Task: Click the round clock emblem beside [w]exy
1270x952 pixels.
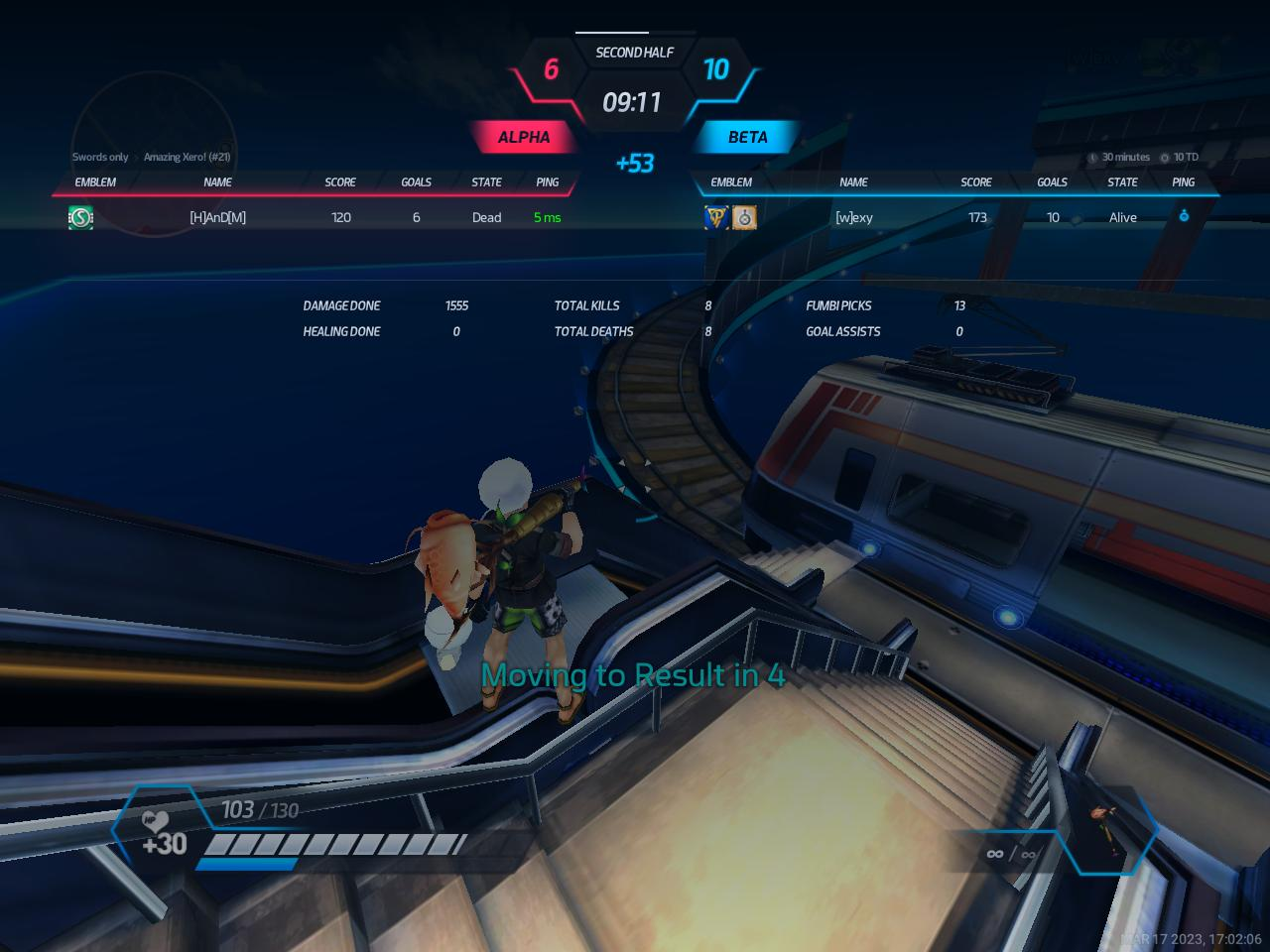Action: pyautogui.click(x=744, y=217)
